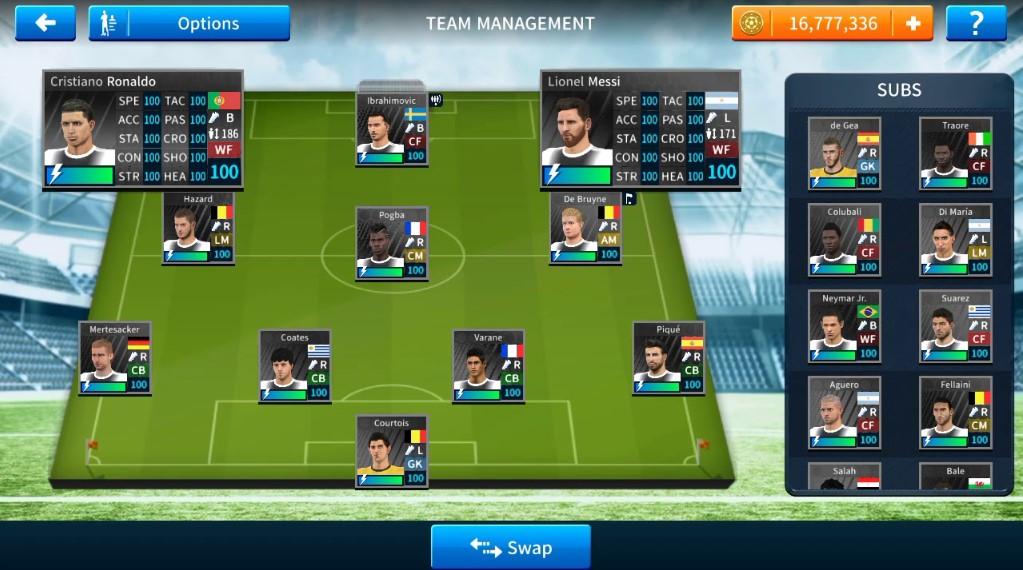Add more coins with plus button
The width and height of the screenshot is (1023, 570).
(x=913, y=23)
